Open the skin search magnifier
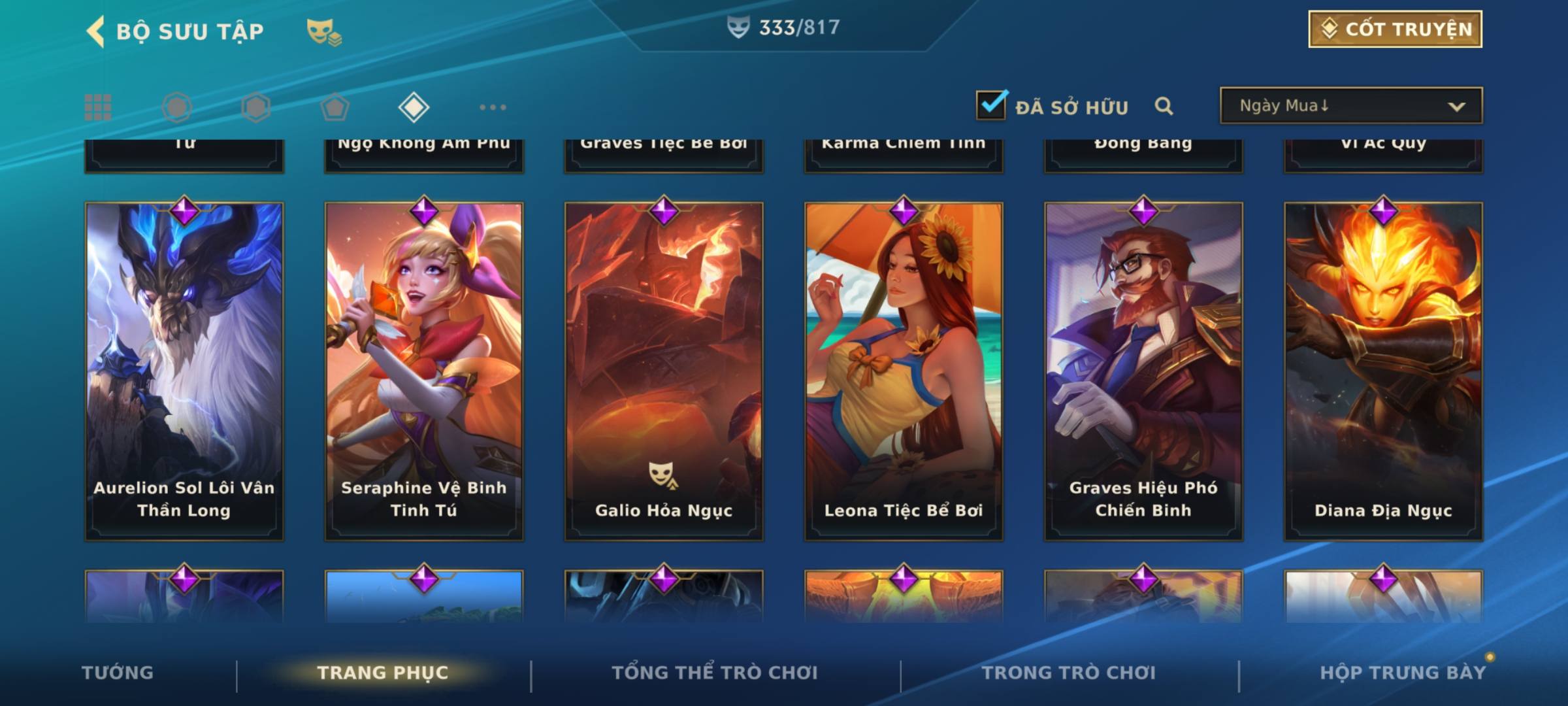This screenshot has height=706, width=1568. click(1164, 106)
